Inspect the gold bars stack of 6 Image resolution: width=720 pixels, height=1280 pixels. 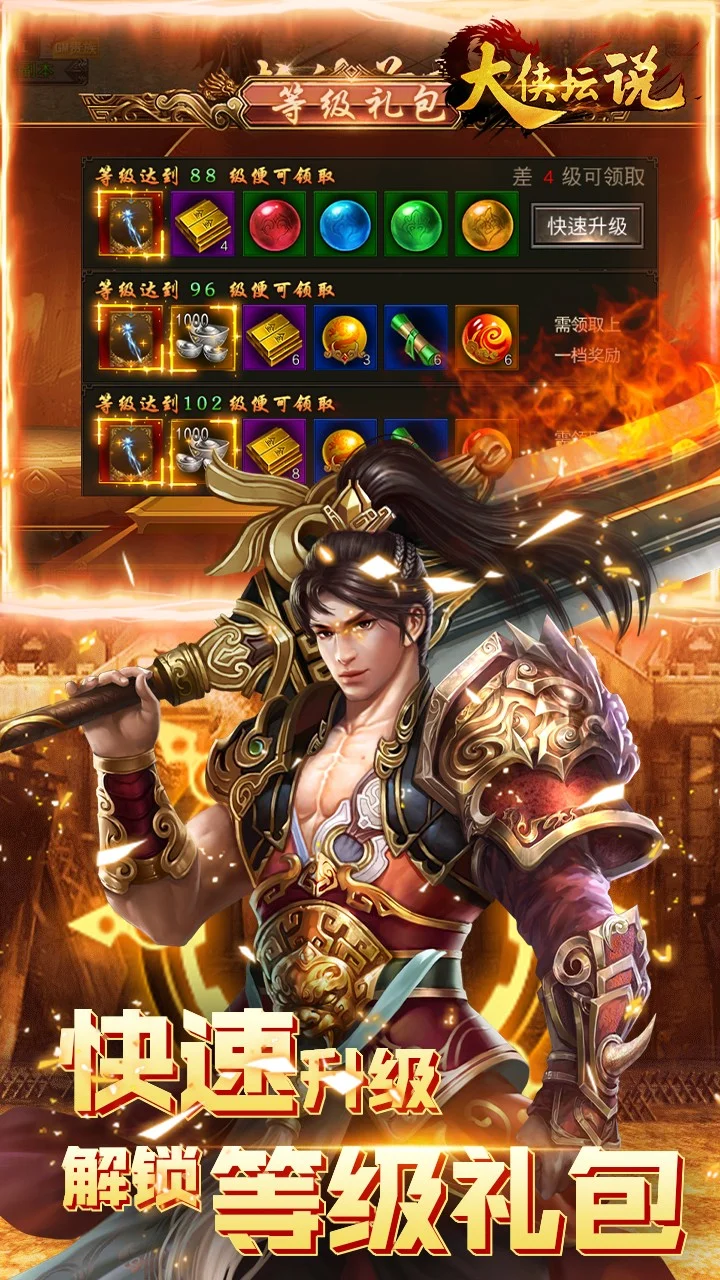pyautogui.click(x=275, y=338)
